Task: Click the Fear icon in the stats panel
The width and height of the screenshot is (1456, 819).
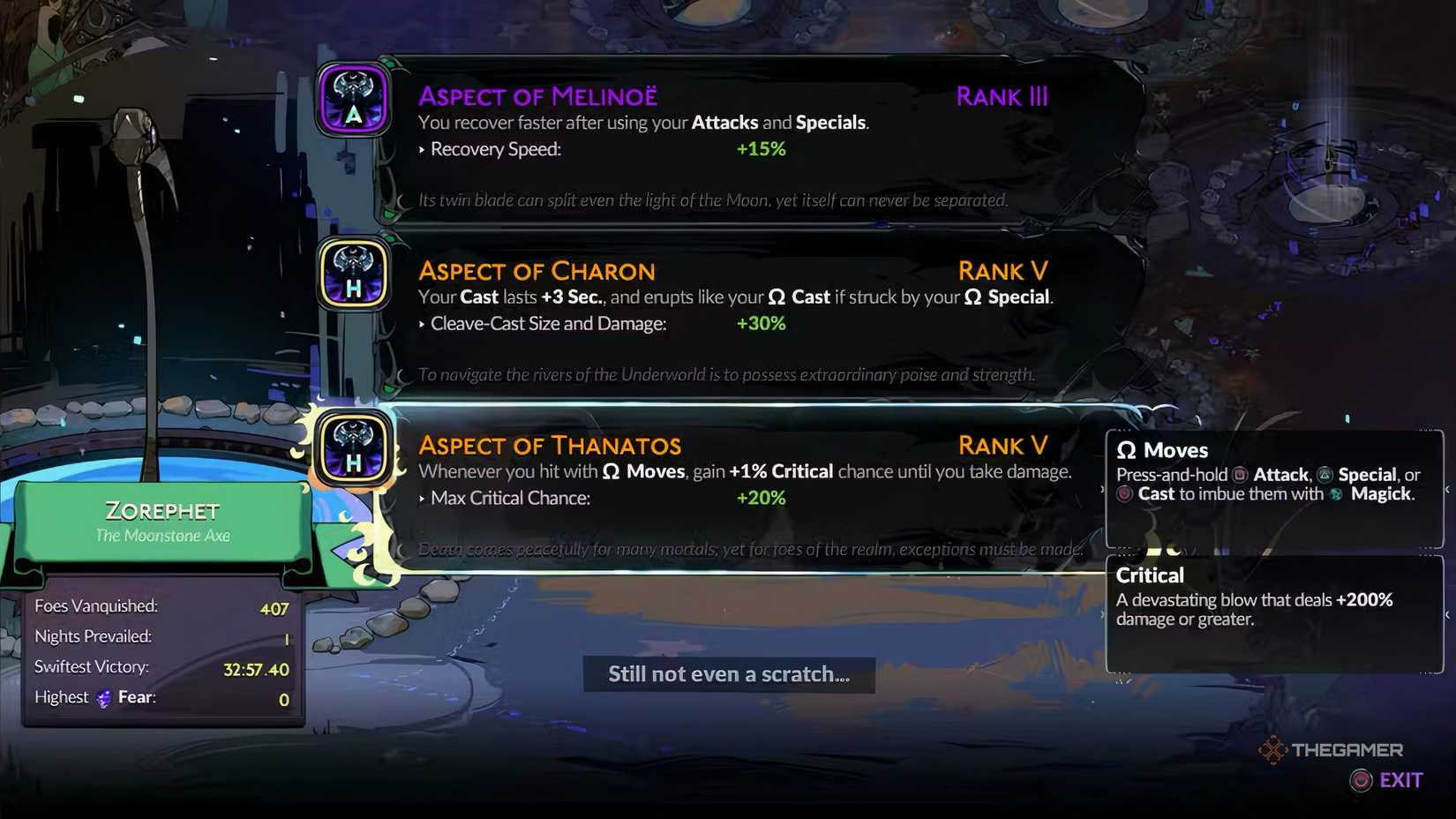Action: point(102,698)
